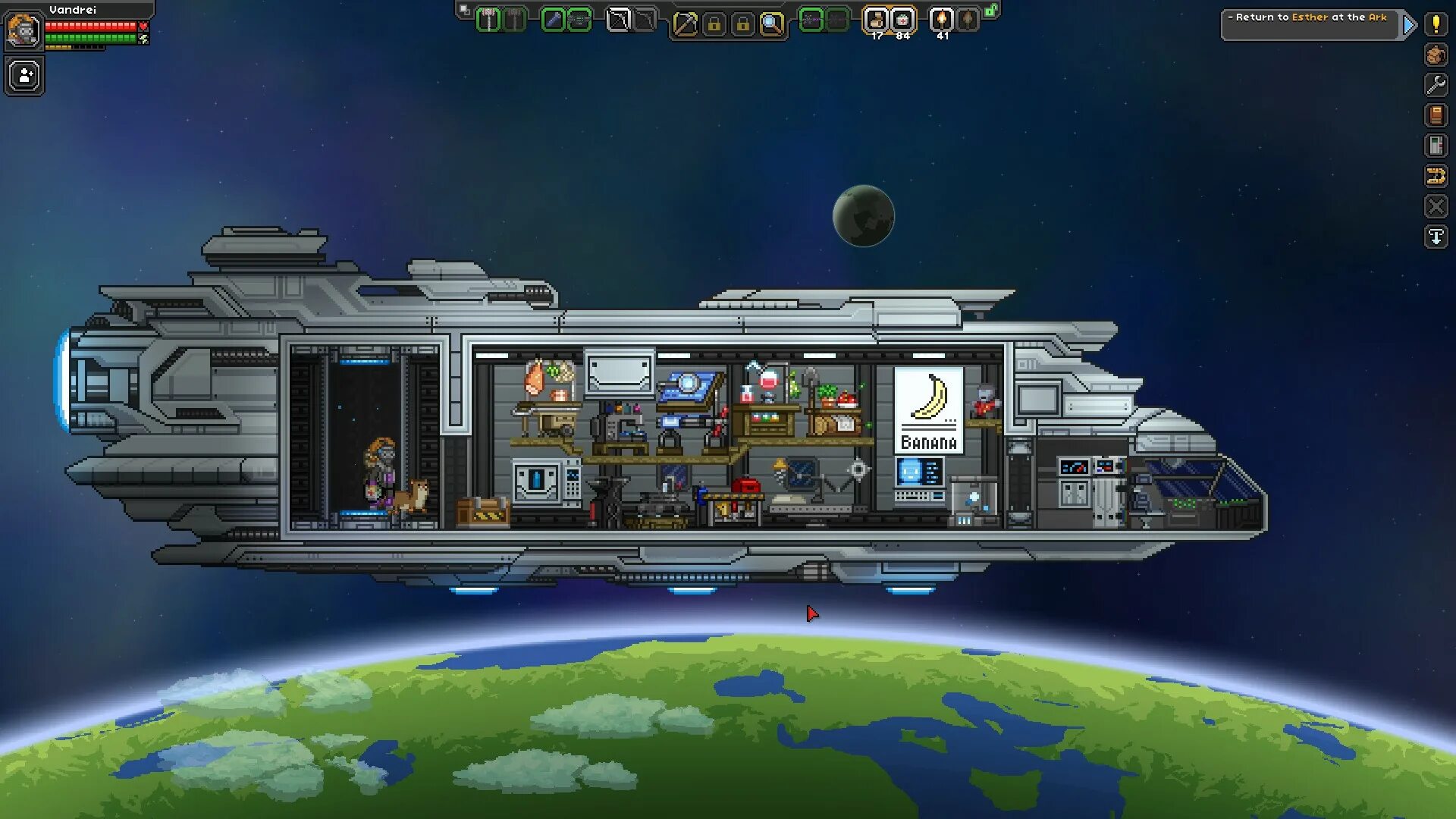Use the bandage stack of 17
This screenshot has height=819, width=1456.
[x=877, y=20]
